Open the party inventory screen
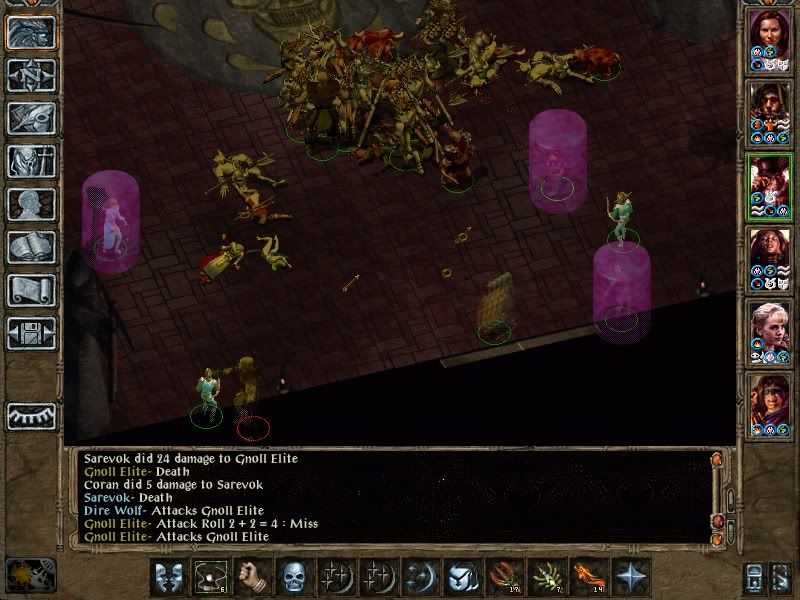The image size is (800, 600). (31, 161)
